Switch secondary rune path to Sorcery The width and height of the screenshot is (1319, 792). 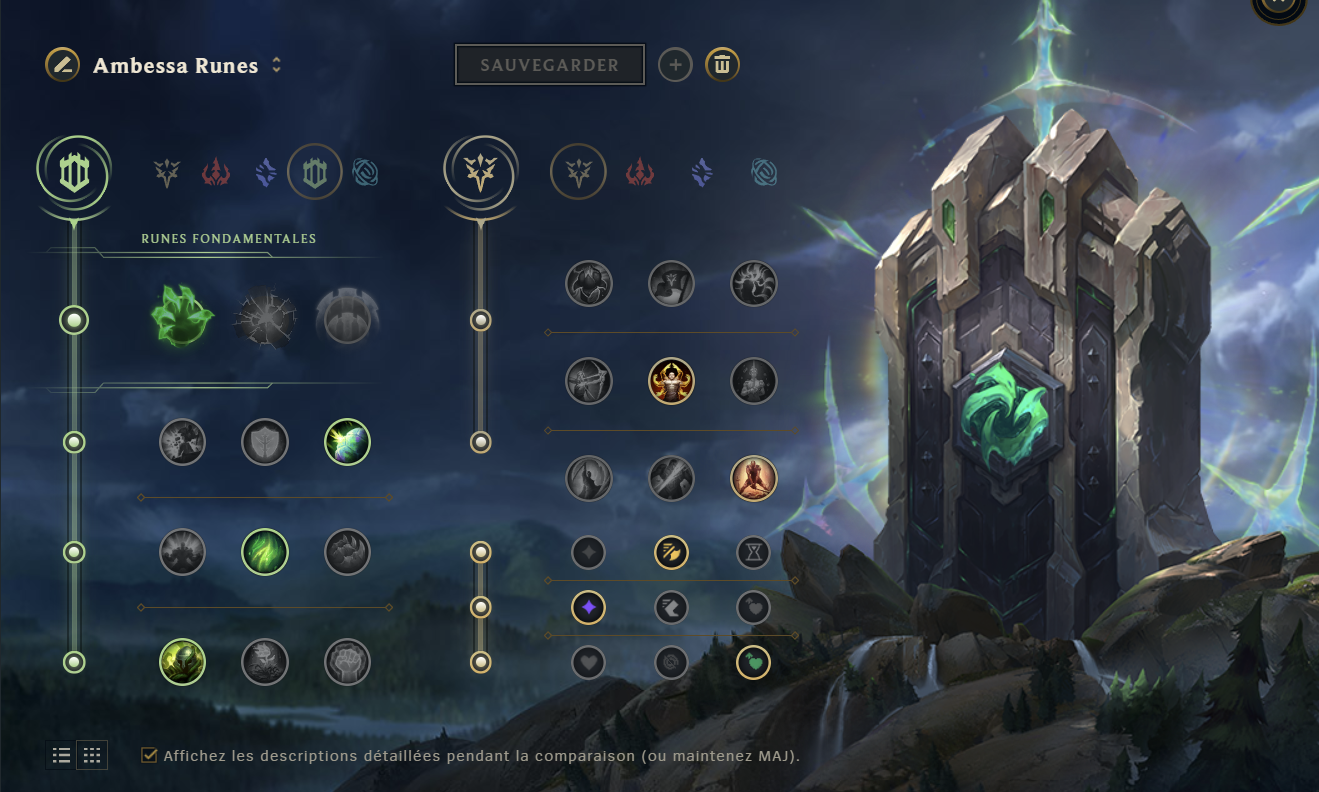pyautogui.click(x=700, y=171)
